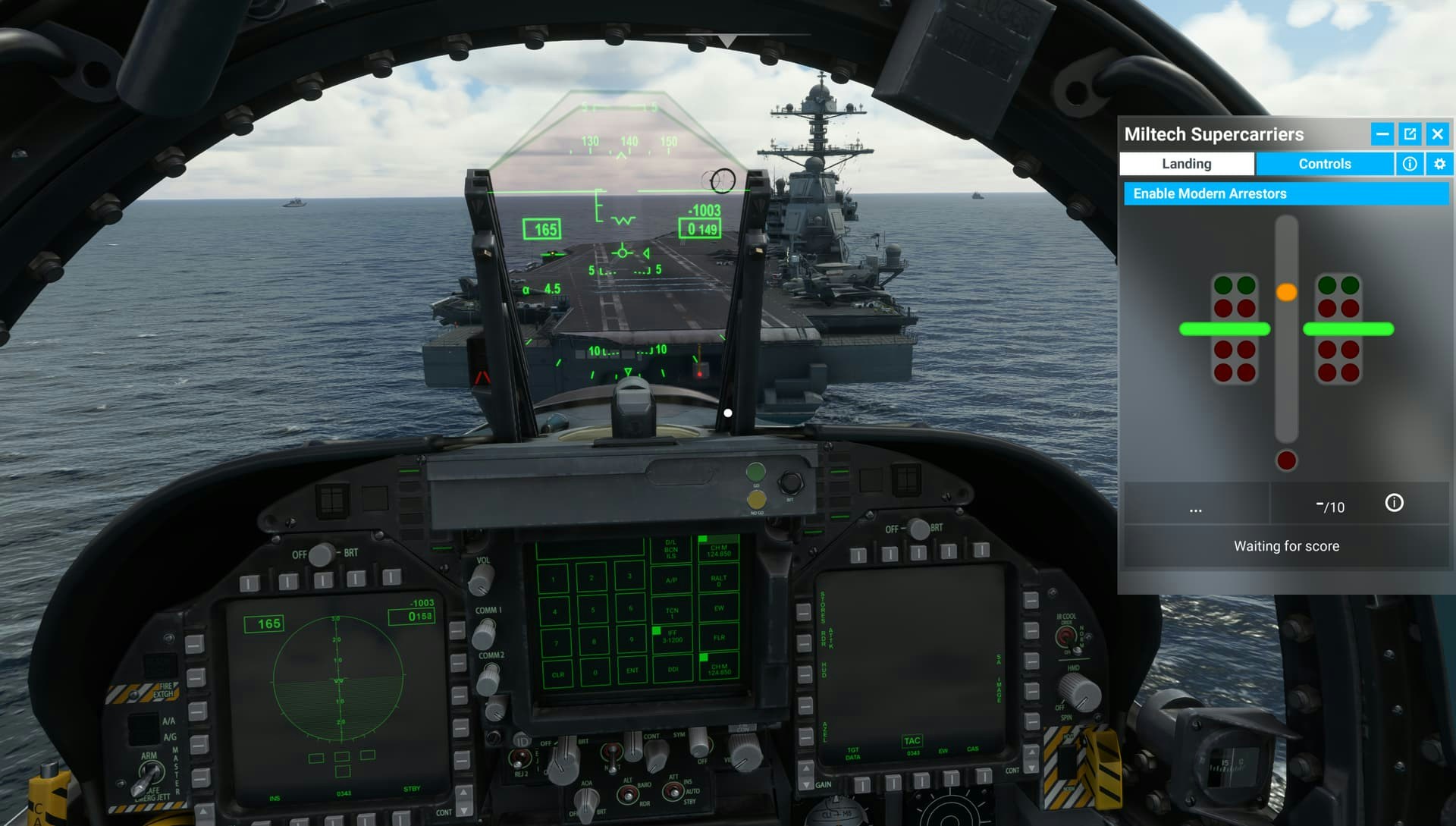Open the panel settings gear
Viewport: 1456px width, 826px height.
(x=1439, y=164)
